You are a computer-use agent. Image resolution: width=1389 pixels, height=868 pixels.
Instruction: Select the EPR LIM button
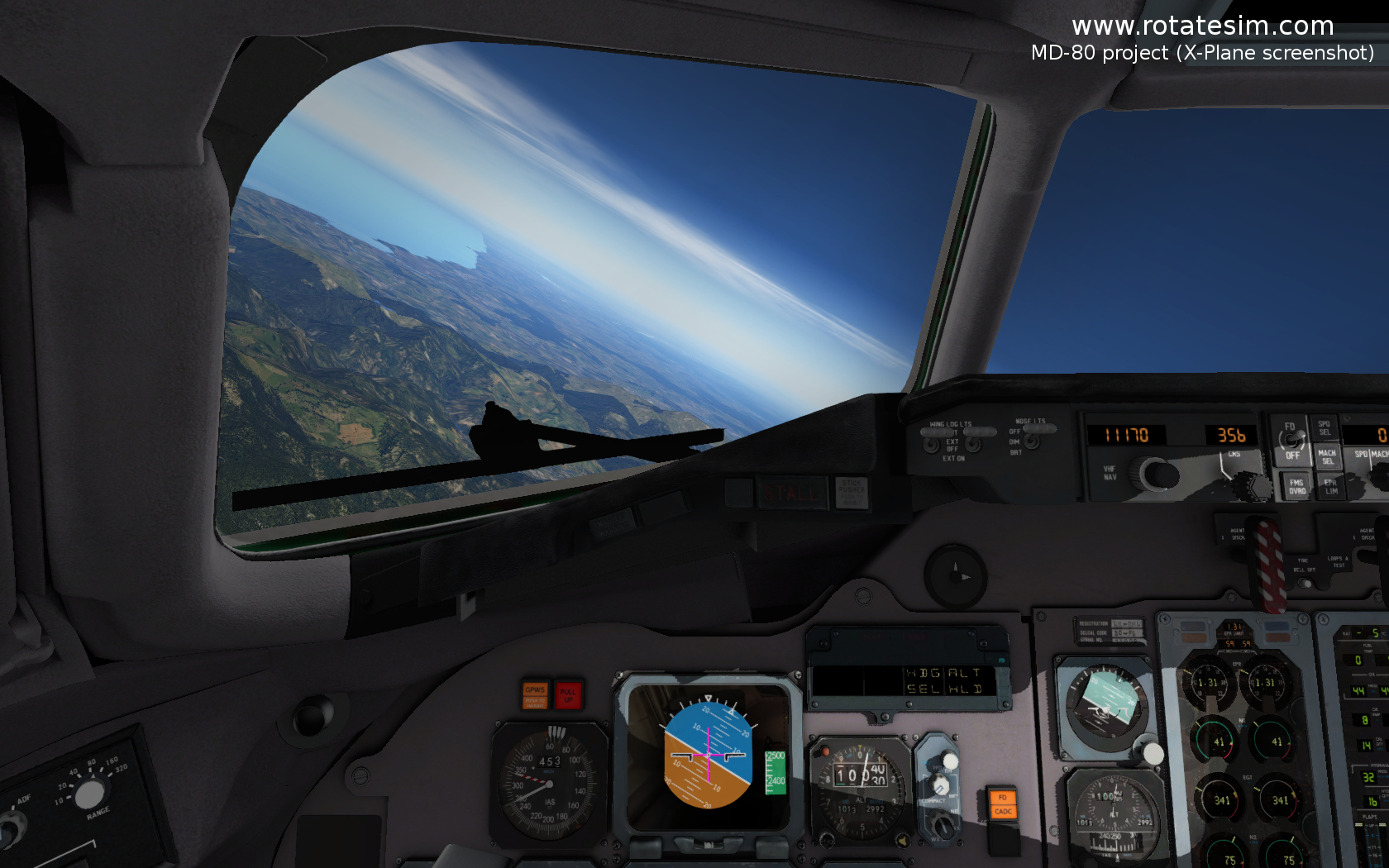click(1330, 487)
